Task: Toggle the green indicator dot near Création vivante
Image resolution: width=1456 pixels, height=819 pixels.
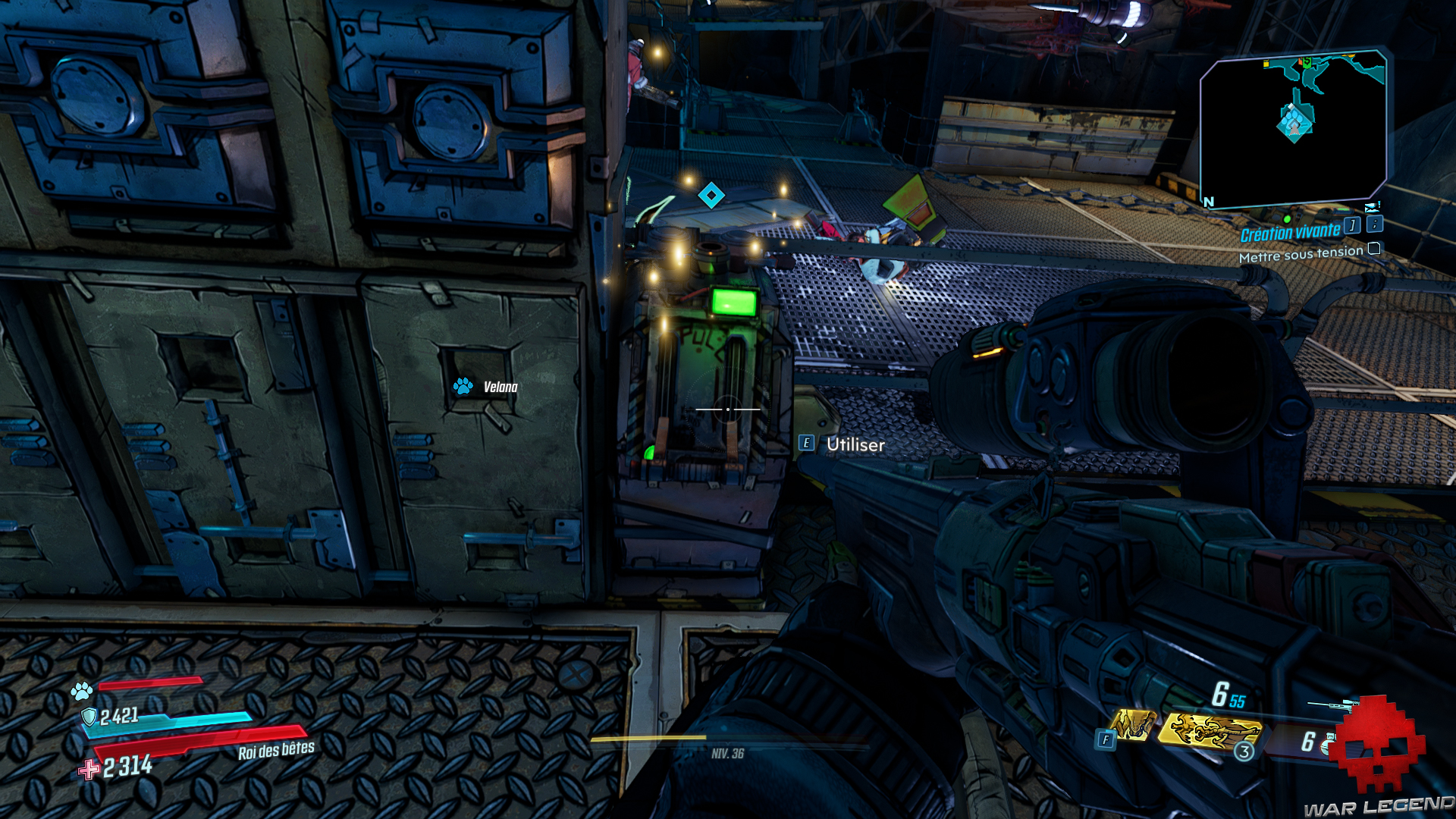Action: (1287, 220)
